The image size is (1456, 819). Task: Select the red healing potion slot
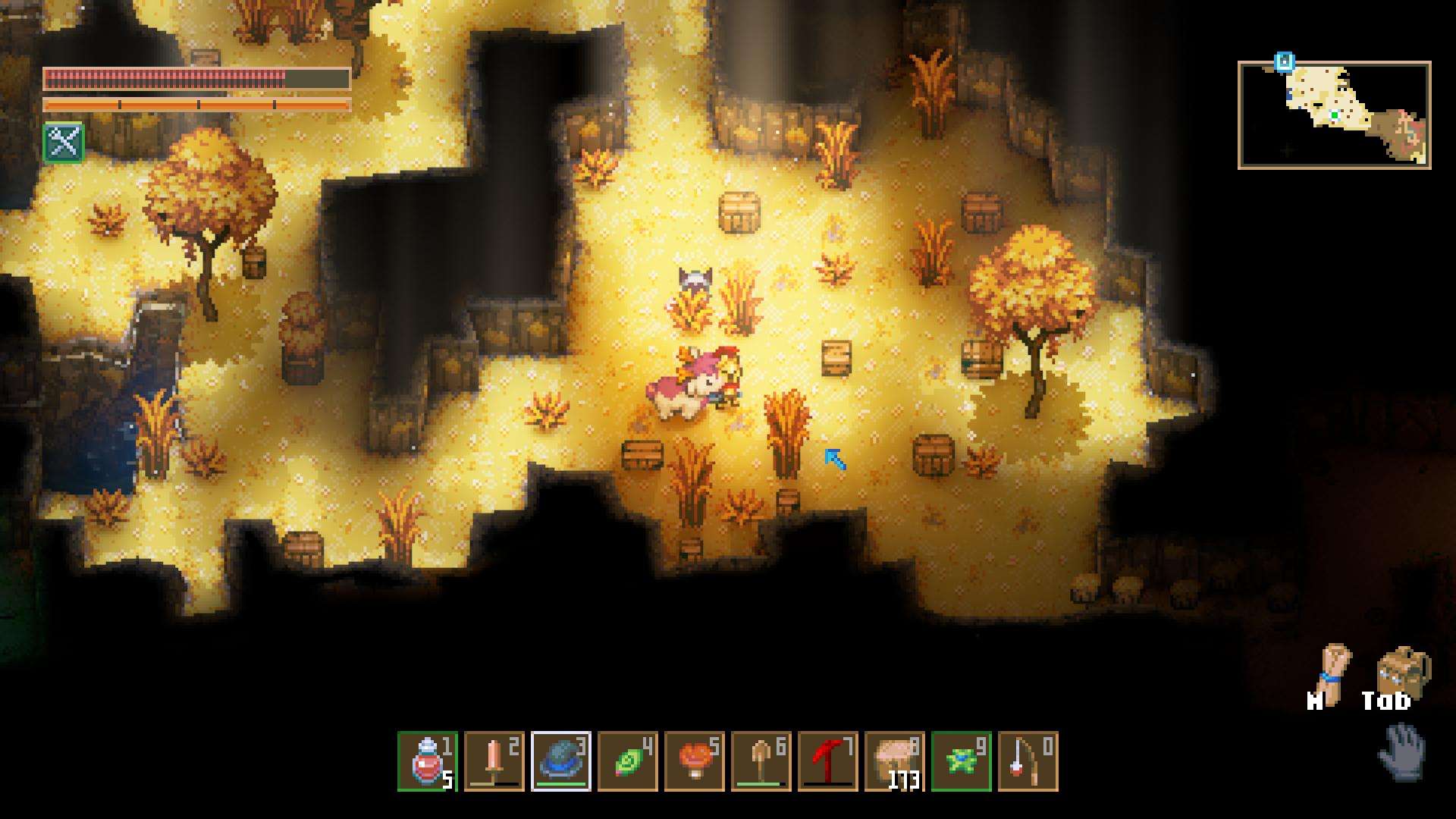[428, 761]
